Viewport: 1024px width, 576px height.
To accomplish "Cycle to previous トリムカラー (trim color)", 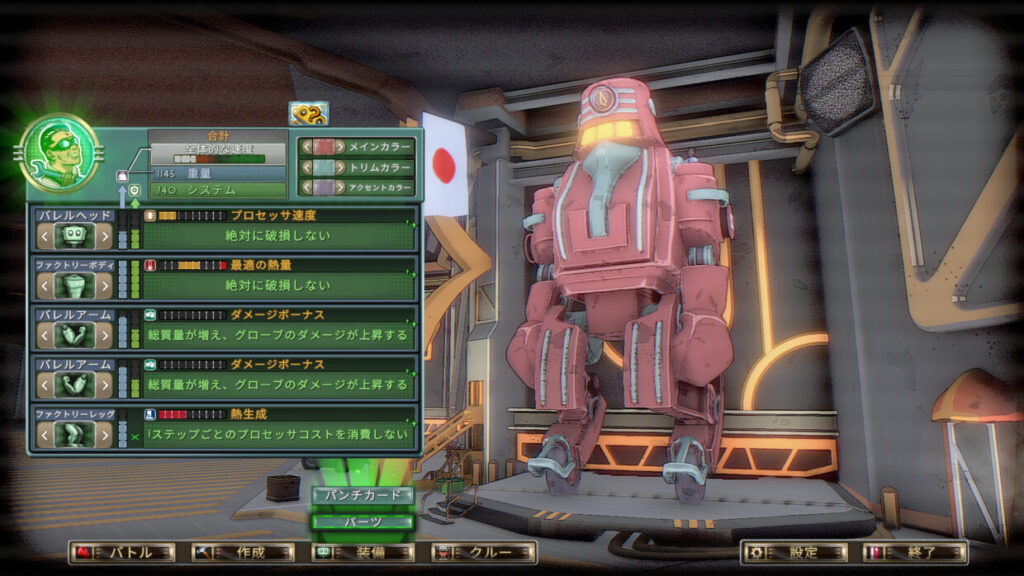I will [x=305, y=167].
